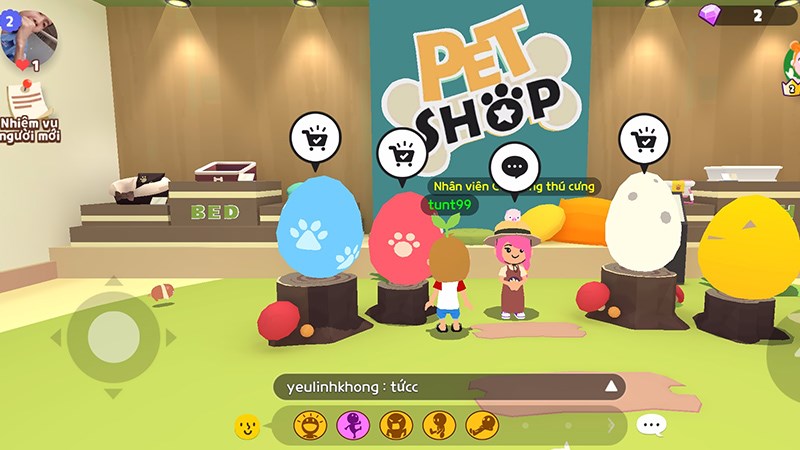800x450 pixels.
Task: Open the yellow smiley emoji menu
Action: (247, 427)
